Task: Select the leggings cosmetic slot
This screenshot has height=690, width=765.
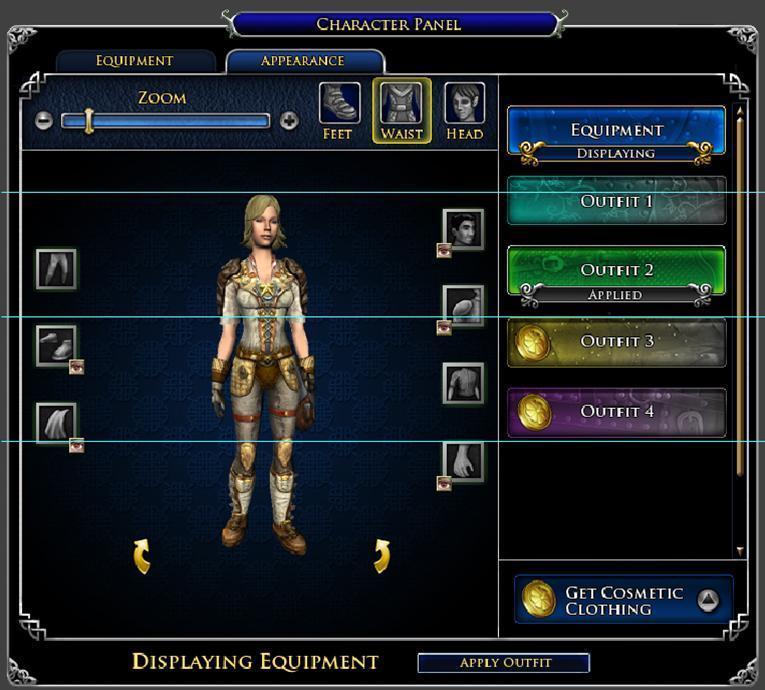Action: [x=56, y=269]
